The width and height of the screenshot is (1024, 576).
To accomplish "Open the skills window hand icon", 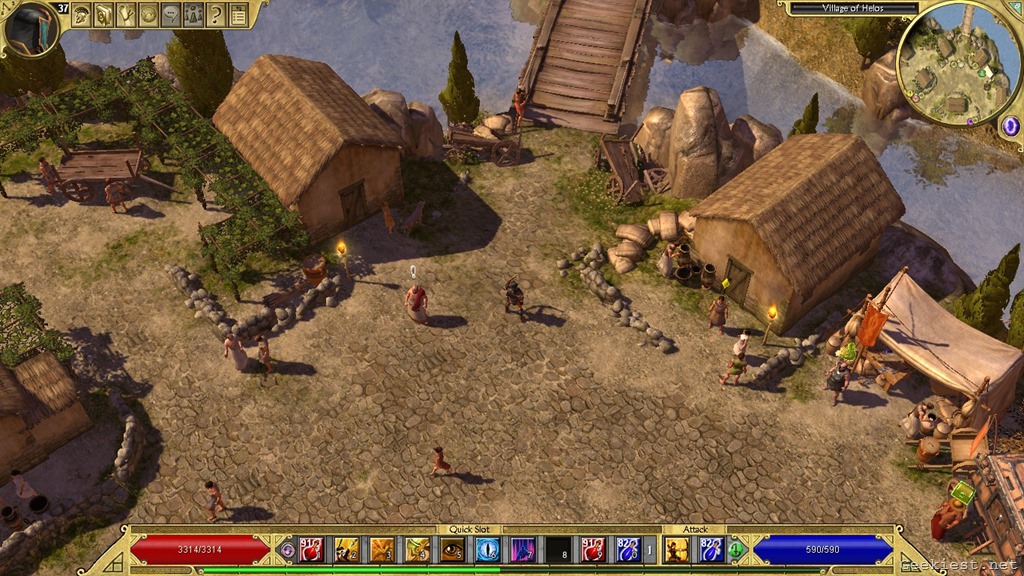I will (x=126, y=14).
